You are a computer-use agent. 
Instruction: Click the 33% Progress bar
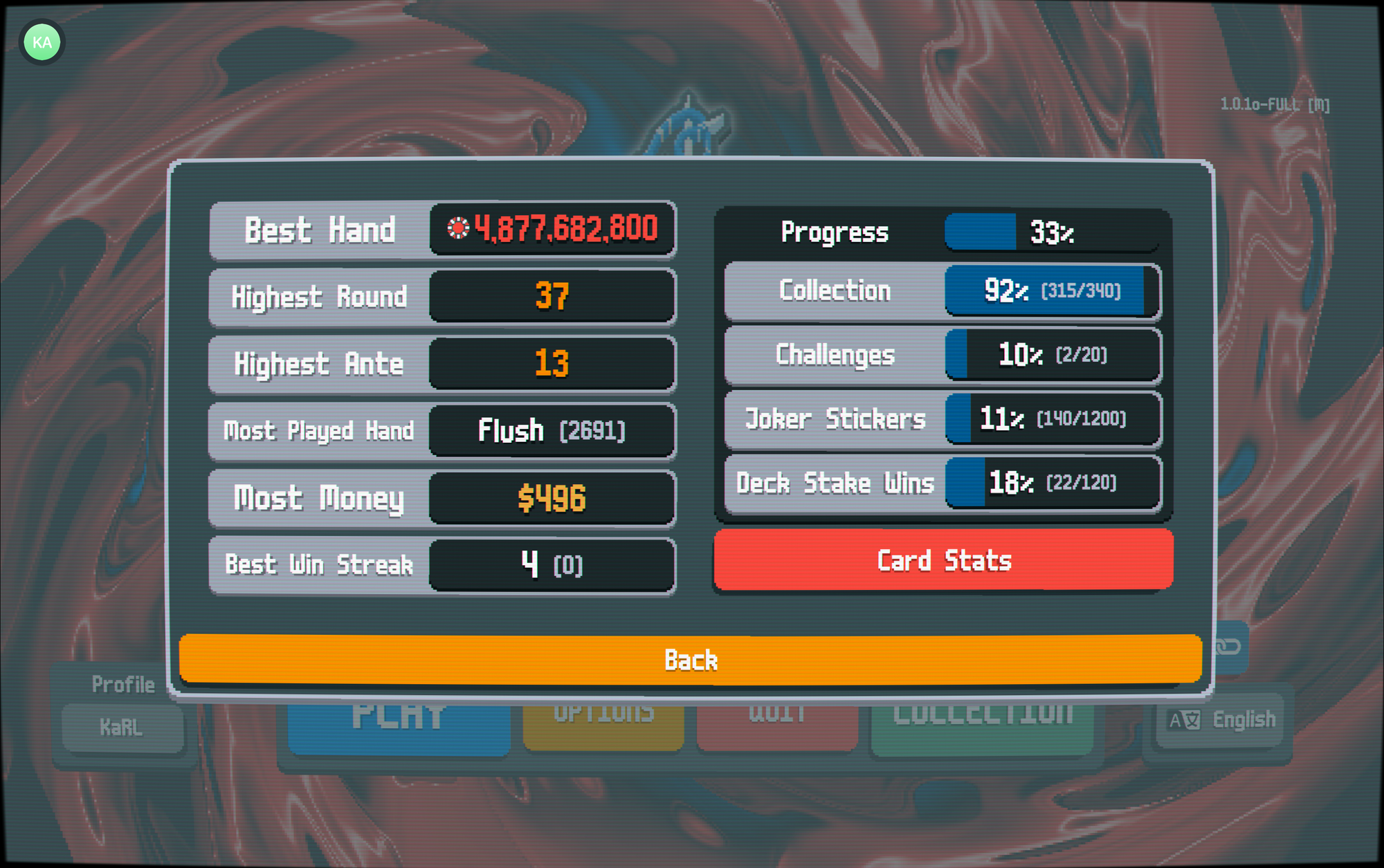tap(1050, 232)
